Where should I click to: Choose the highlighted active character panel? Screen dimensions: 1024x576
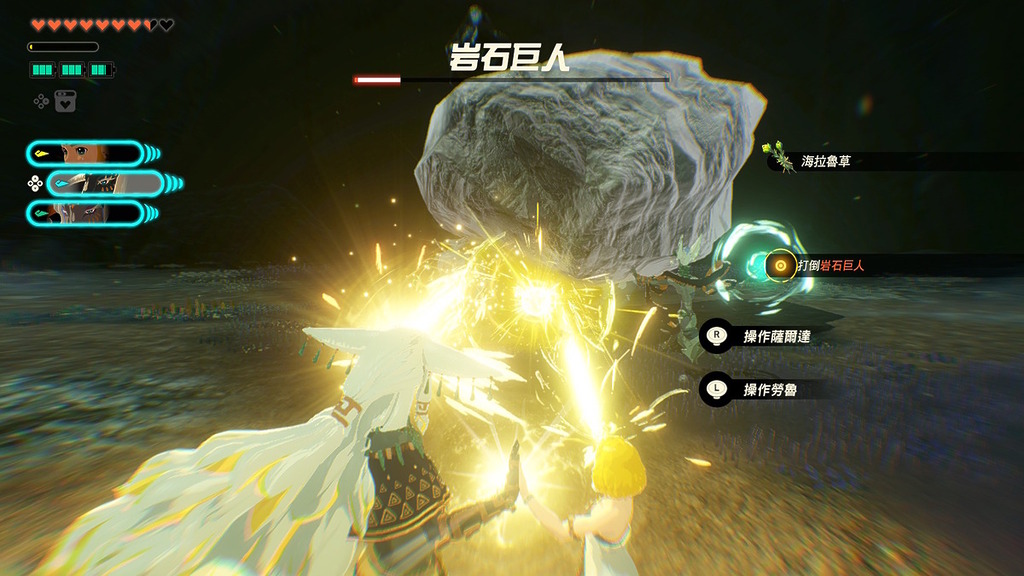[x=104, y=183]
